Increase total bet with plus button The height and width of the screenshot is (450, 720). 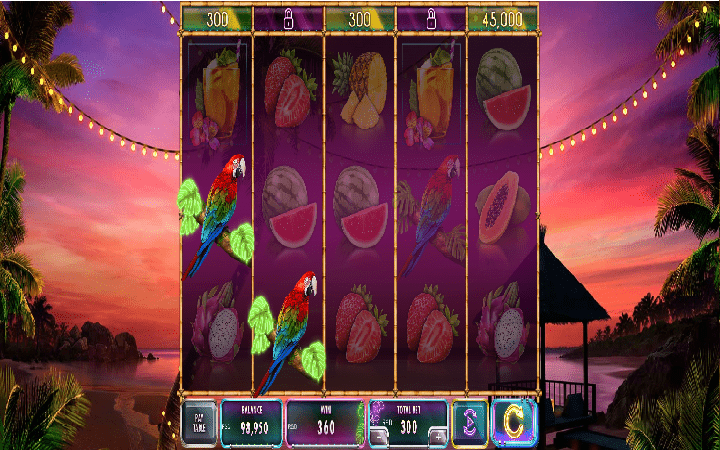(x=437, y=435)
